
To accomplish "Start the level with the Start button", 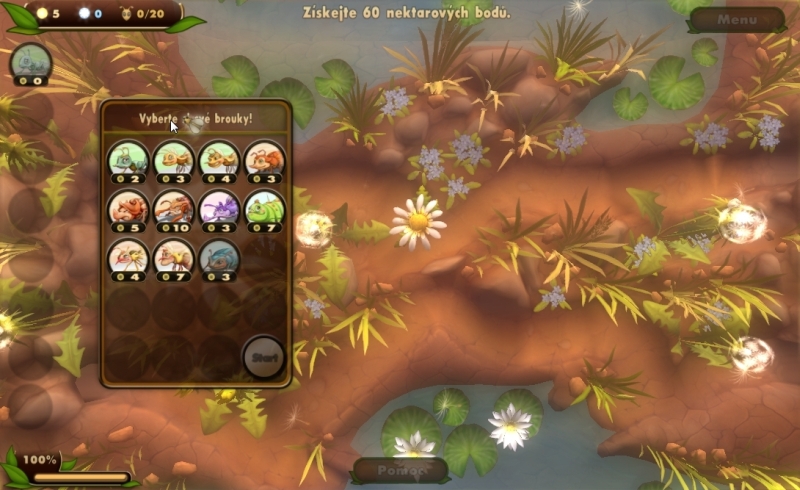I will click(264, 358).
